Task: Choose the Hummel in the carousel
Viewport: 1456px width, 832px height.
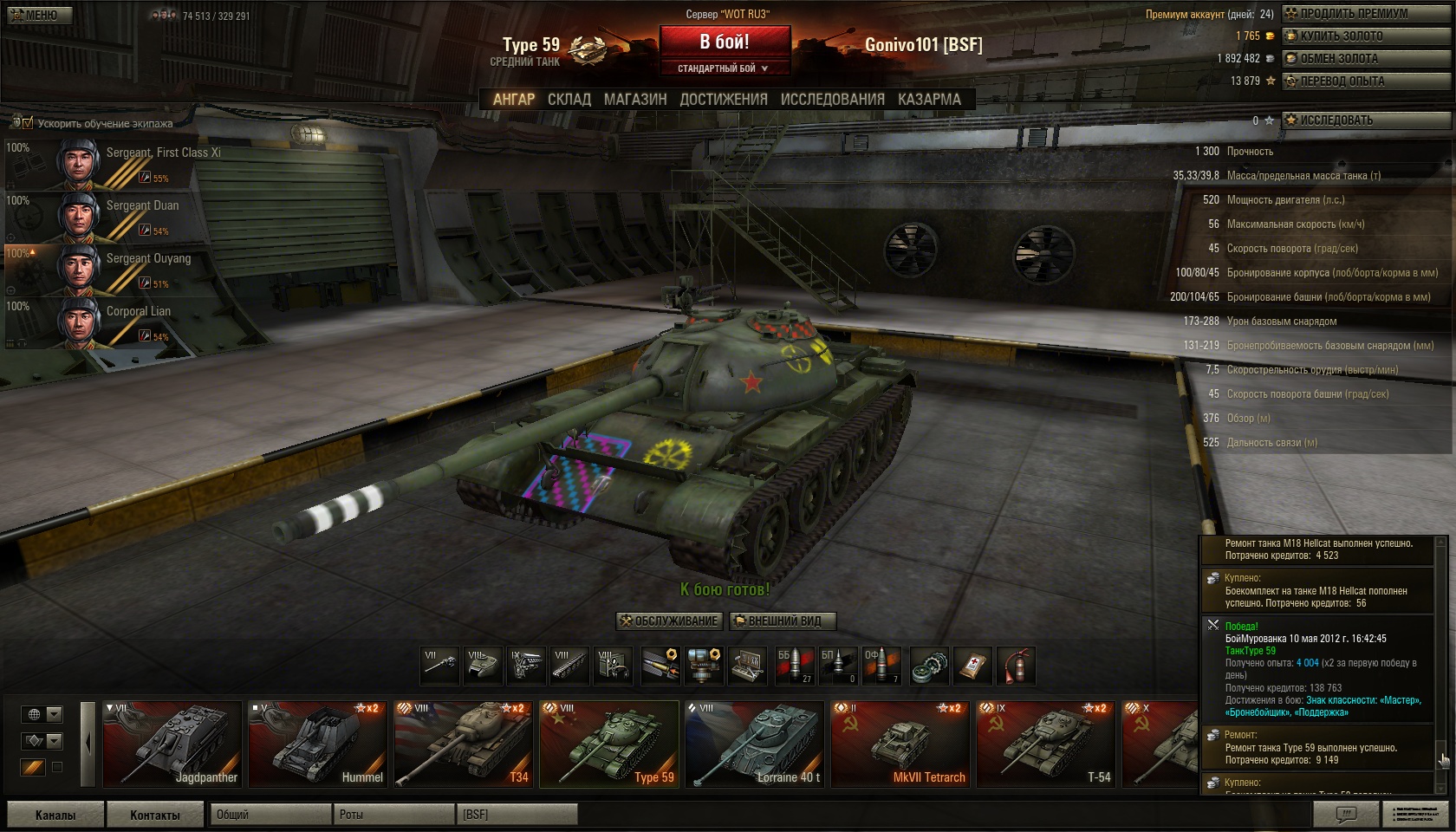Action: tap(317, 744)
